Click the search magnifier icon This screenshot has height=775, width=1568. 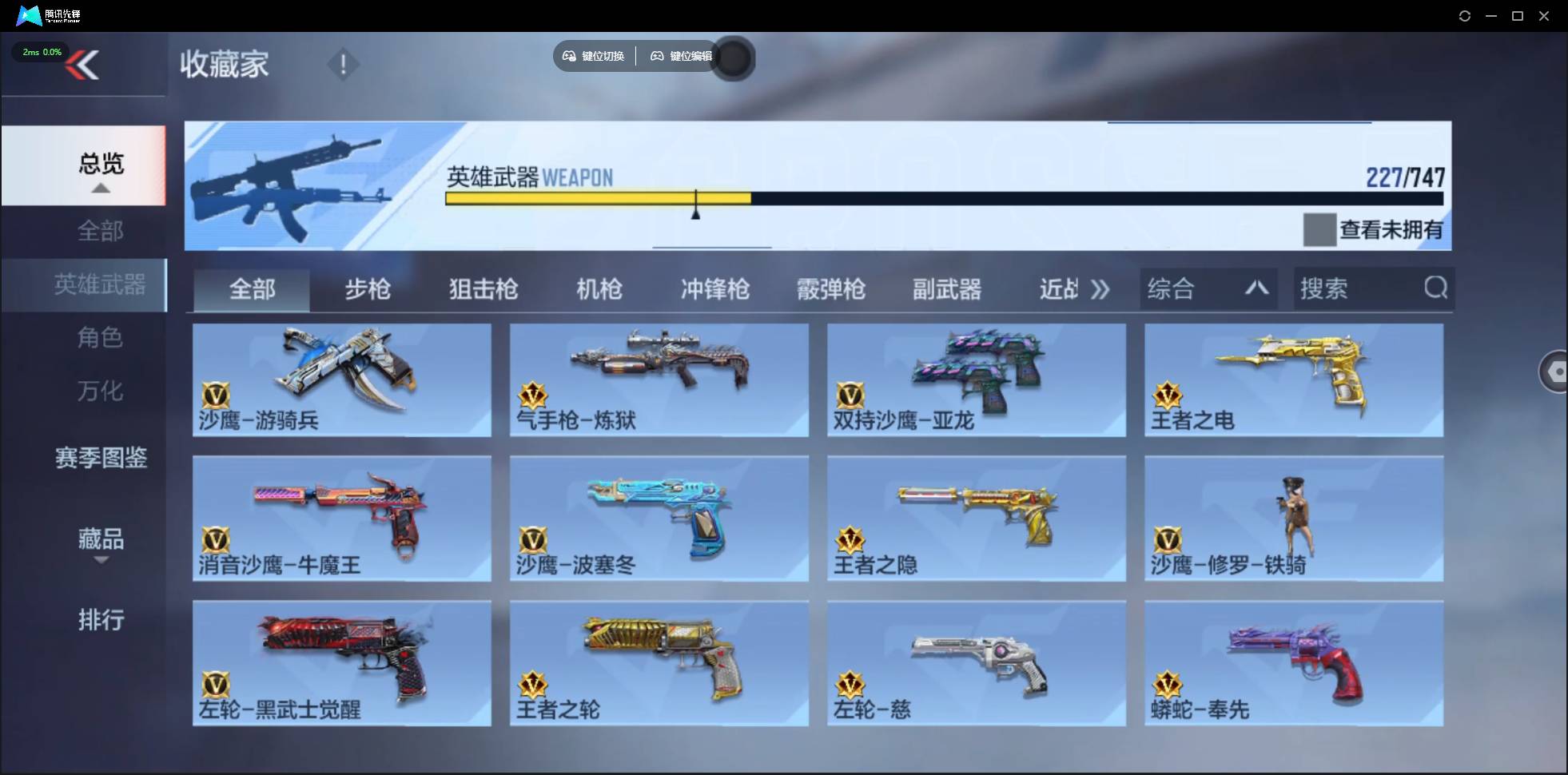pos(1436,288)
